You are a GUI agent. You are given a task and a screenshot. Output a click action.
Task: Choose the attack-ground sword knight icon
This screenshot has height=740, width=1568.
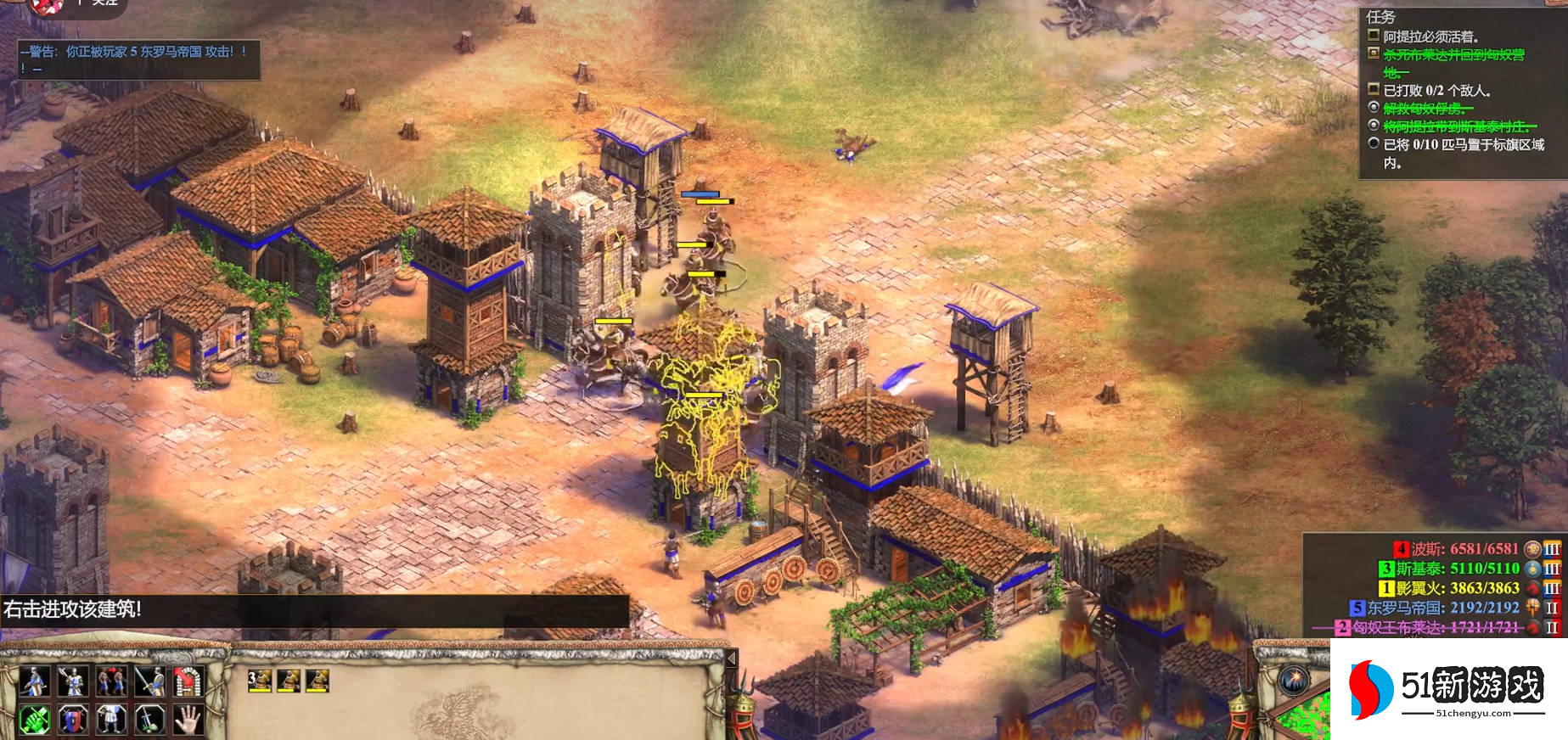[x=149, y=681]
